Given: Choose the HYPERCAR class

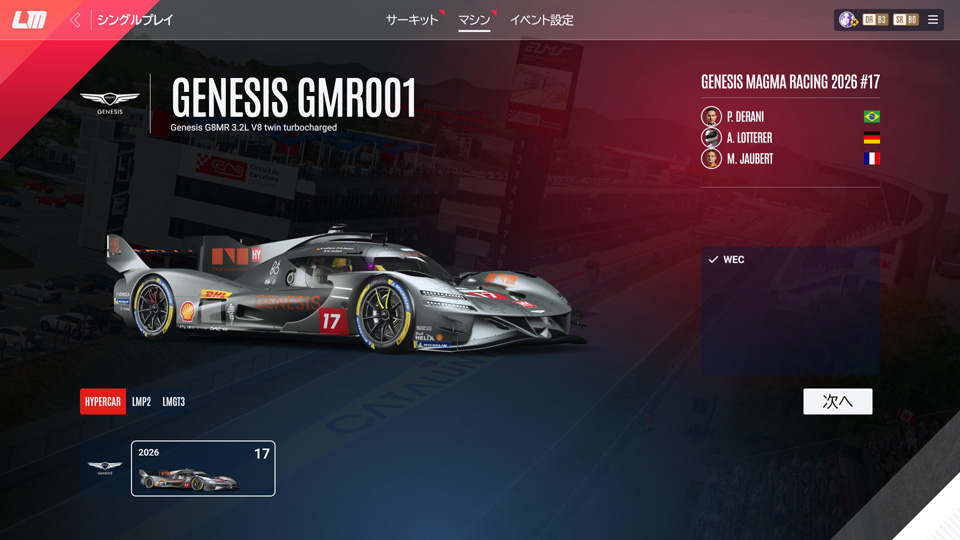Looking at the screenshot, I should 103,402.
